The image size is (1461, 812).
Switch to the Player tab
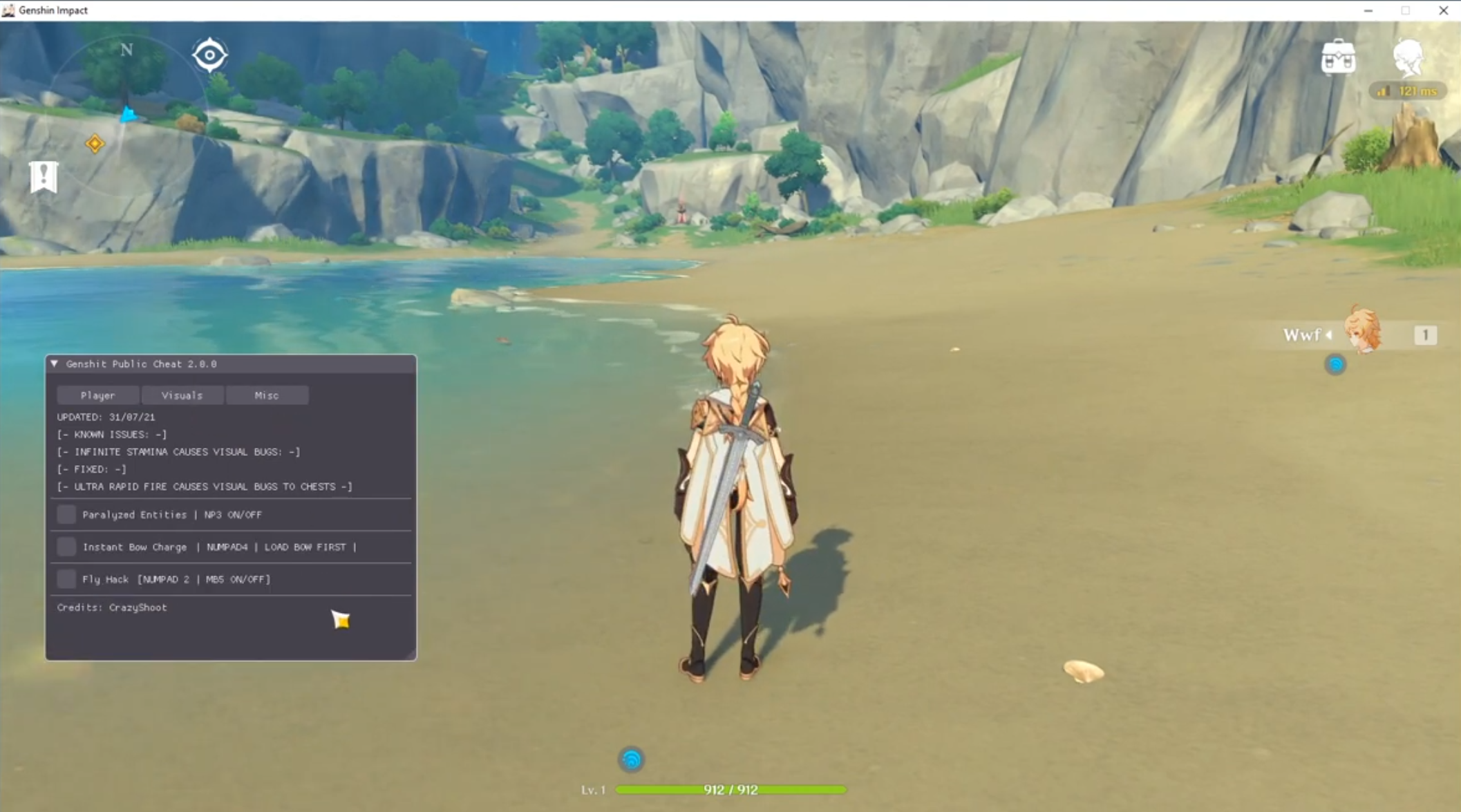click(98, 395)
